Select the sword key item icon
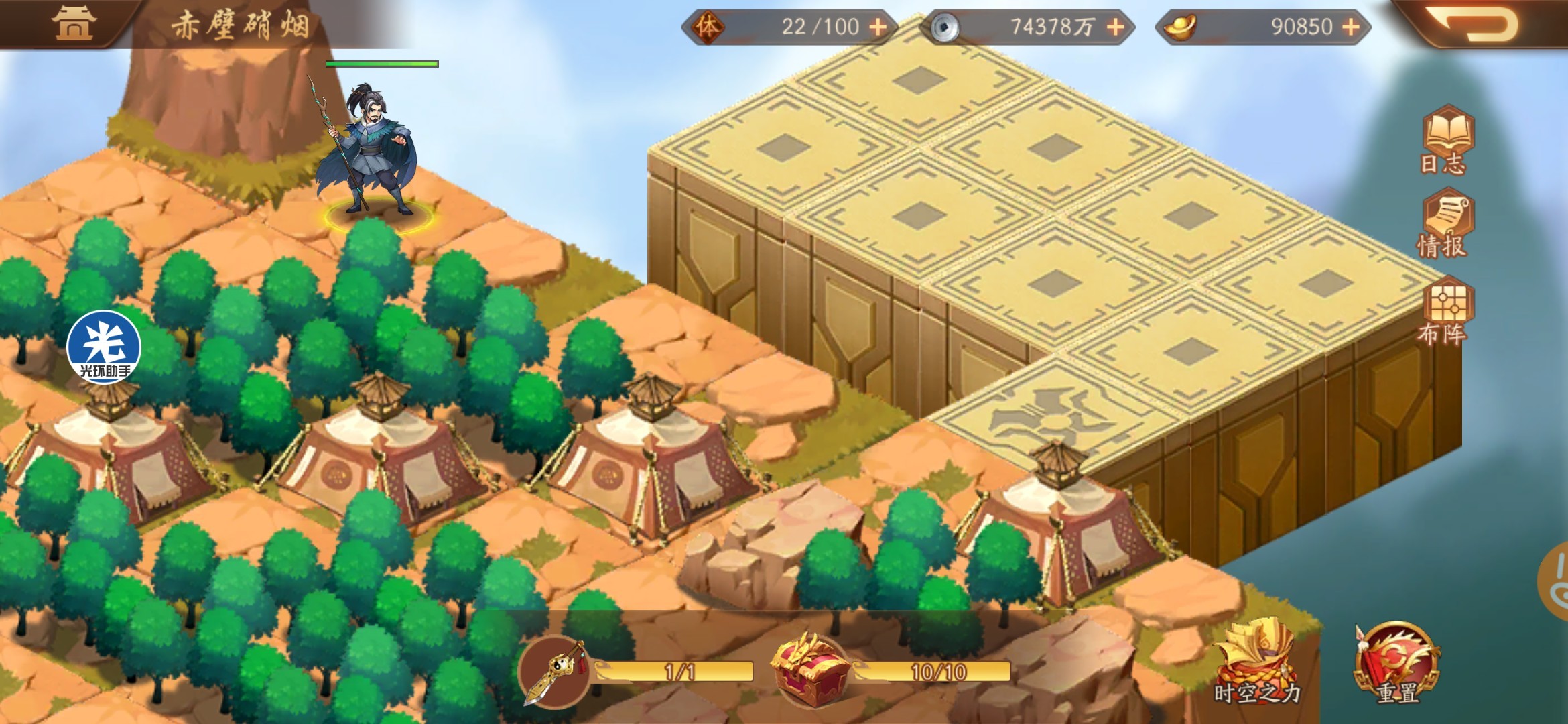The image size is (1568, 724). coord(555,672)
